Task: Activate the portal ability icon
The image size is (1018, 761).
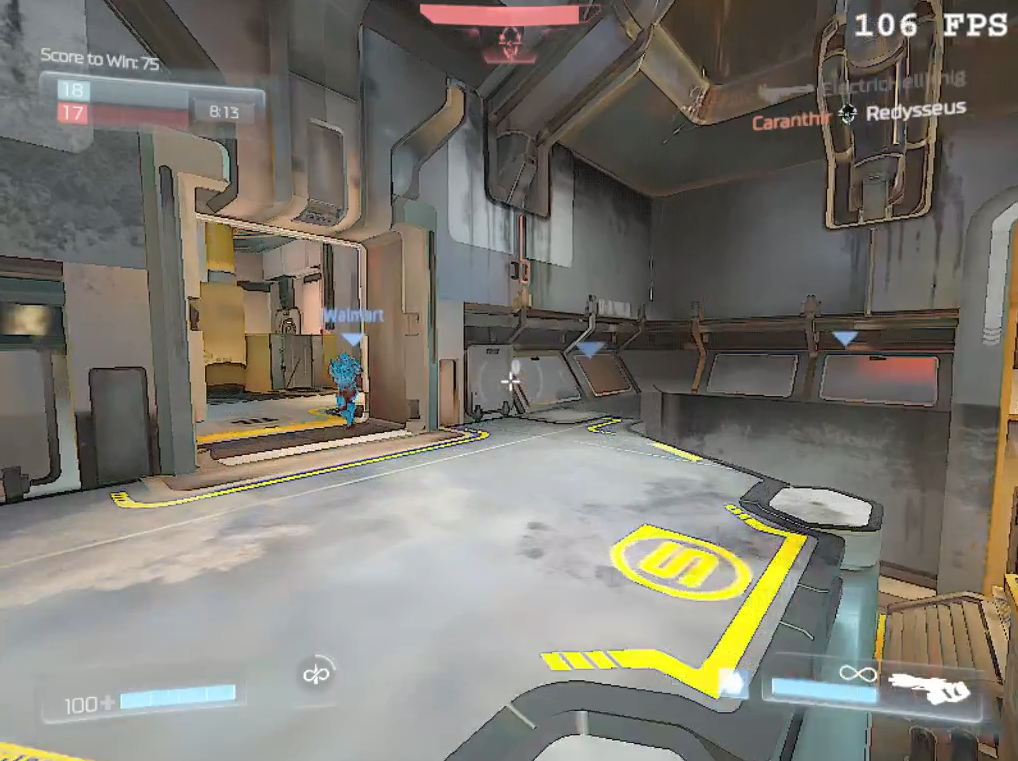Action: pos(318,673)
